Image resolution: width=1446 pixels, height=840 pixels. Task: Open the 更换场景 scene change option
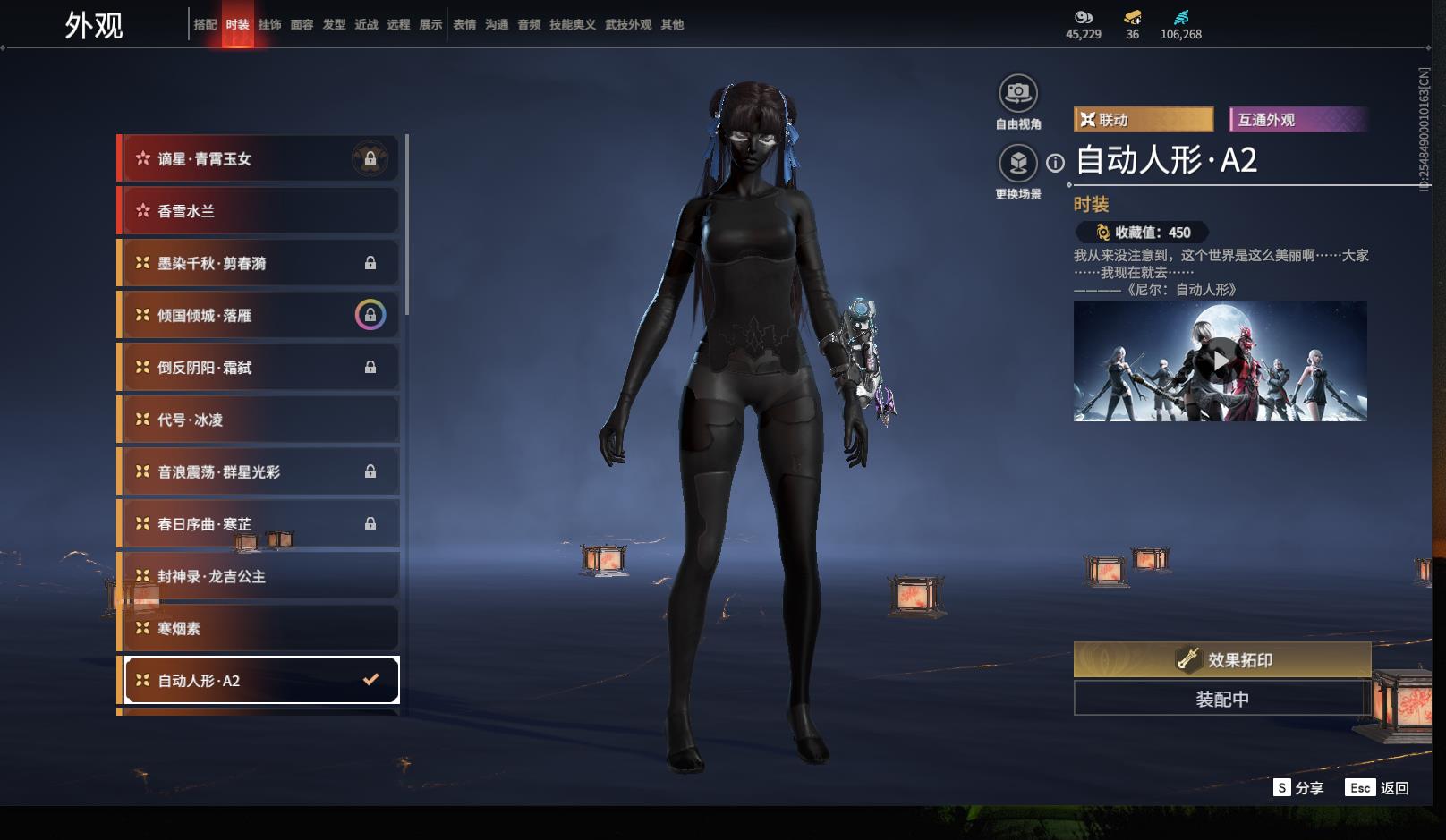click(1018, 164)
